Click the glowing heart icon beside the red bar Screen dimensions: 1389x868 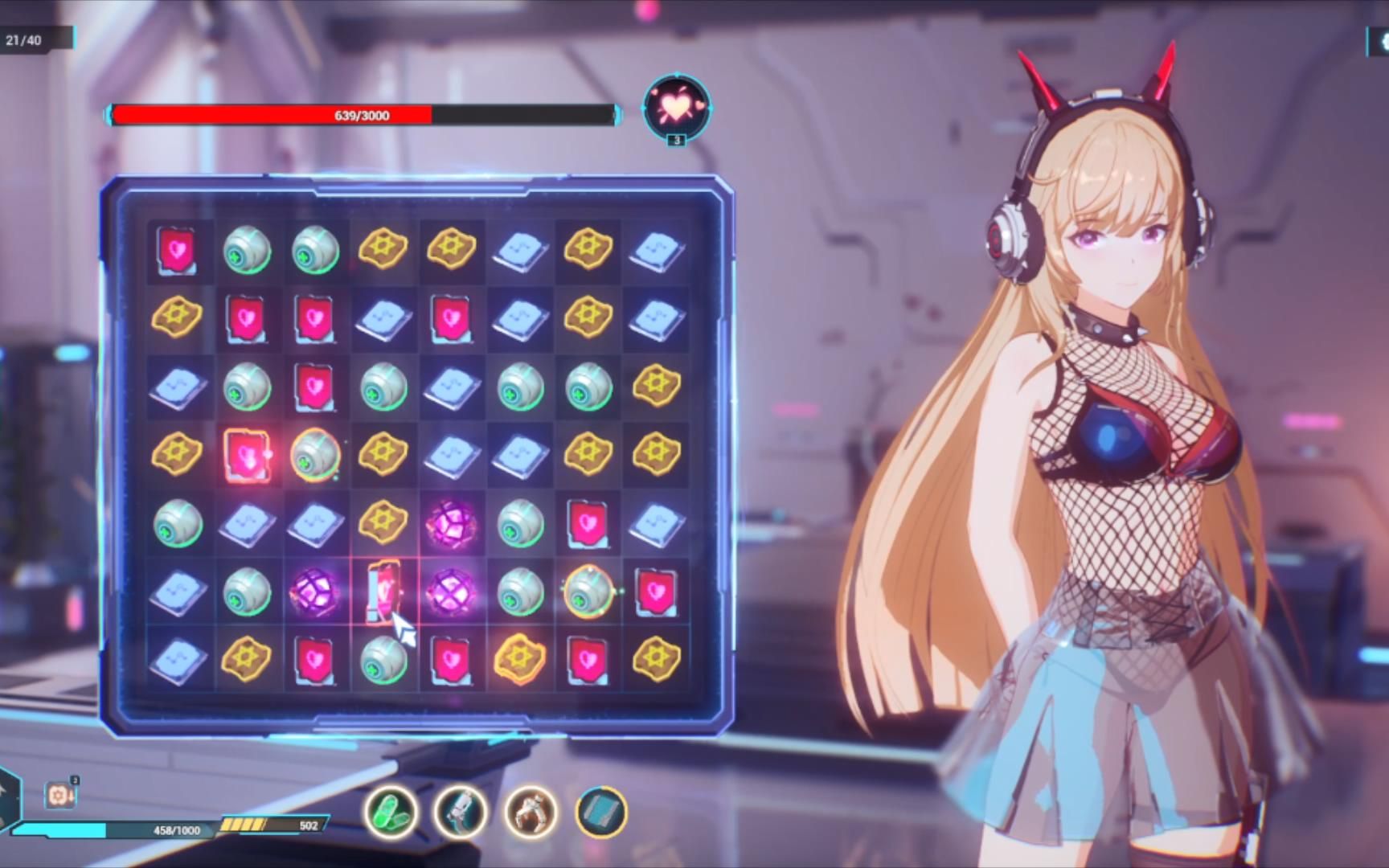point(676,108)
